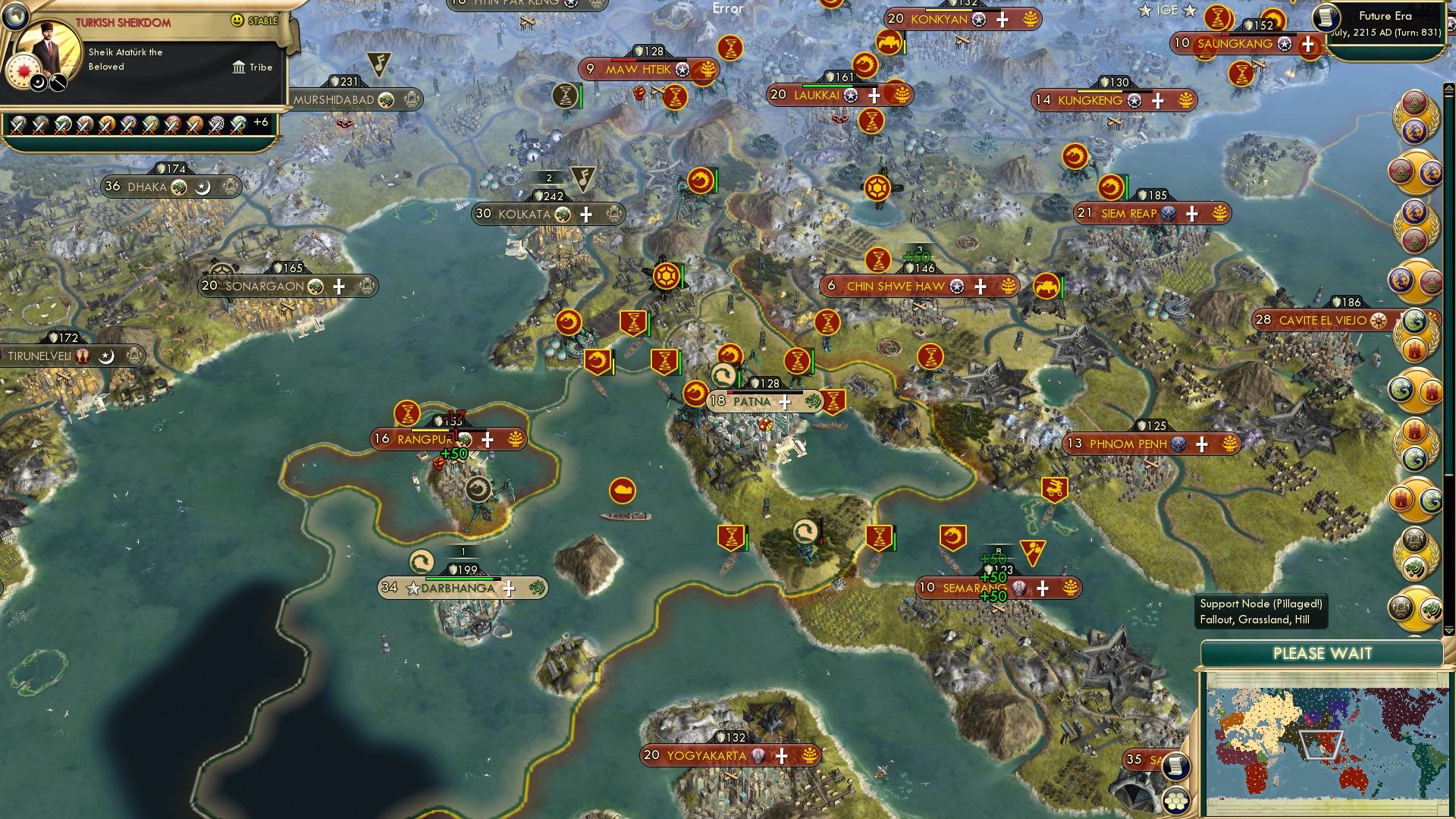The height and width of the screenshot is (819, 1456).
Task: Select the crescent moon icon under Atatürk's portrait
Action: pyautogui.click(x=37, y=82)
